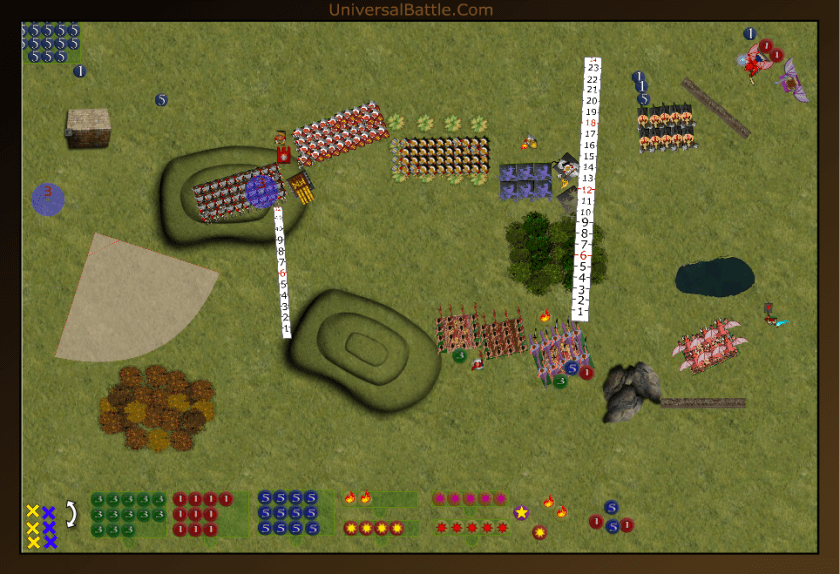Image resolution: width=840 pixels, height=574 pixels.
Task: Select the purple token with yellow star
Action: coord(521,512)
